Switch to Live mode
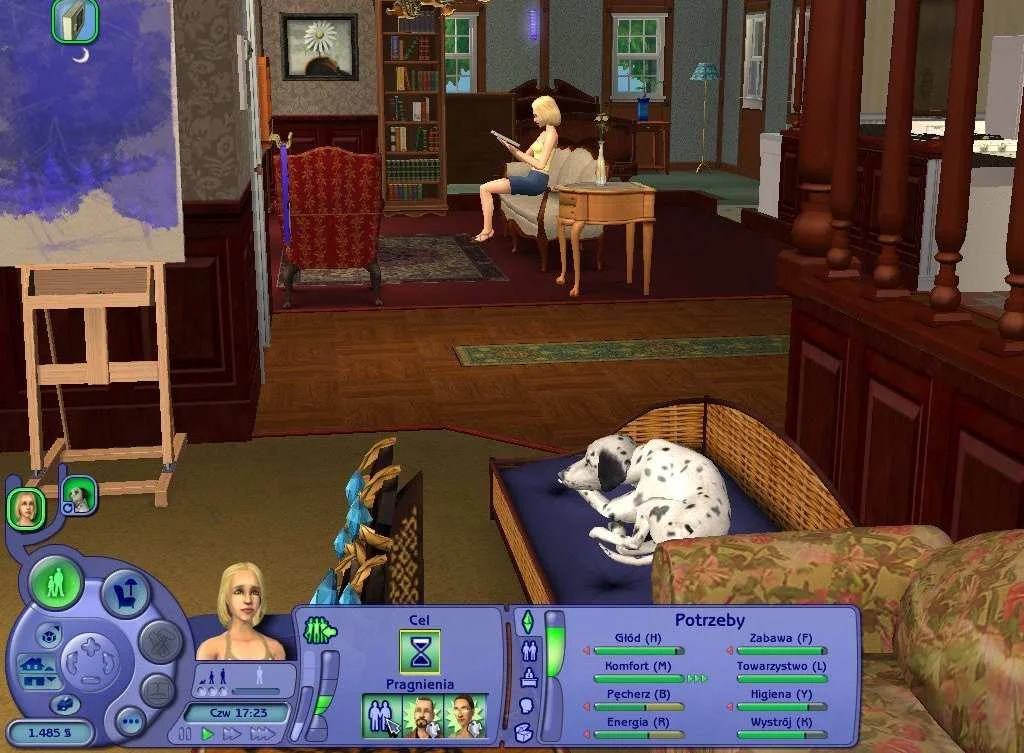1024x753 pixels. [x=56, y=582]
